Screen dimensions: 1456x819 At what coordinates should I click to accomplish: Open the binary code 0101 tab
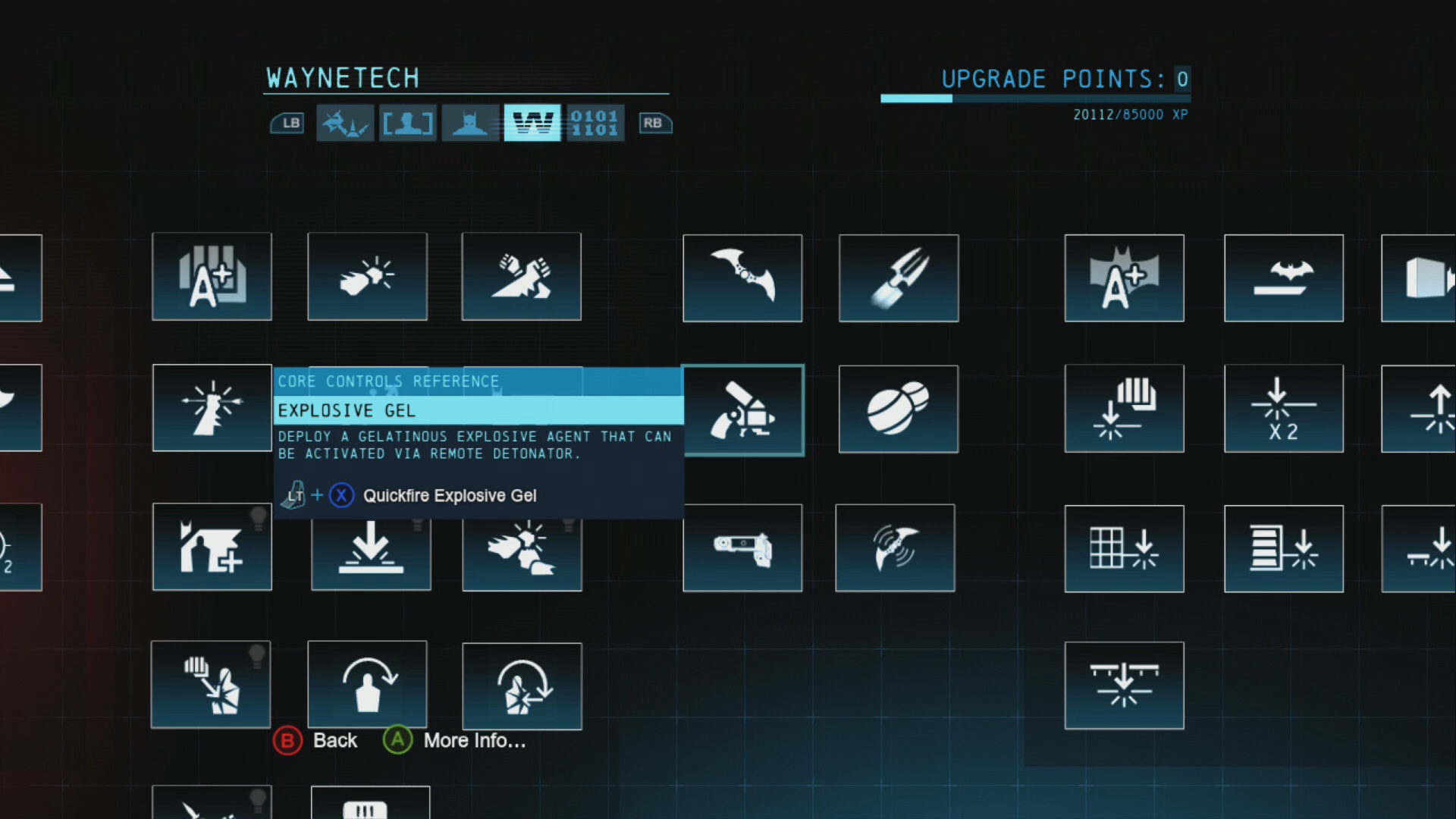pyautogui.click(x=595, y=123)
